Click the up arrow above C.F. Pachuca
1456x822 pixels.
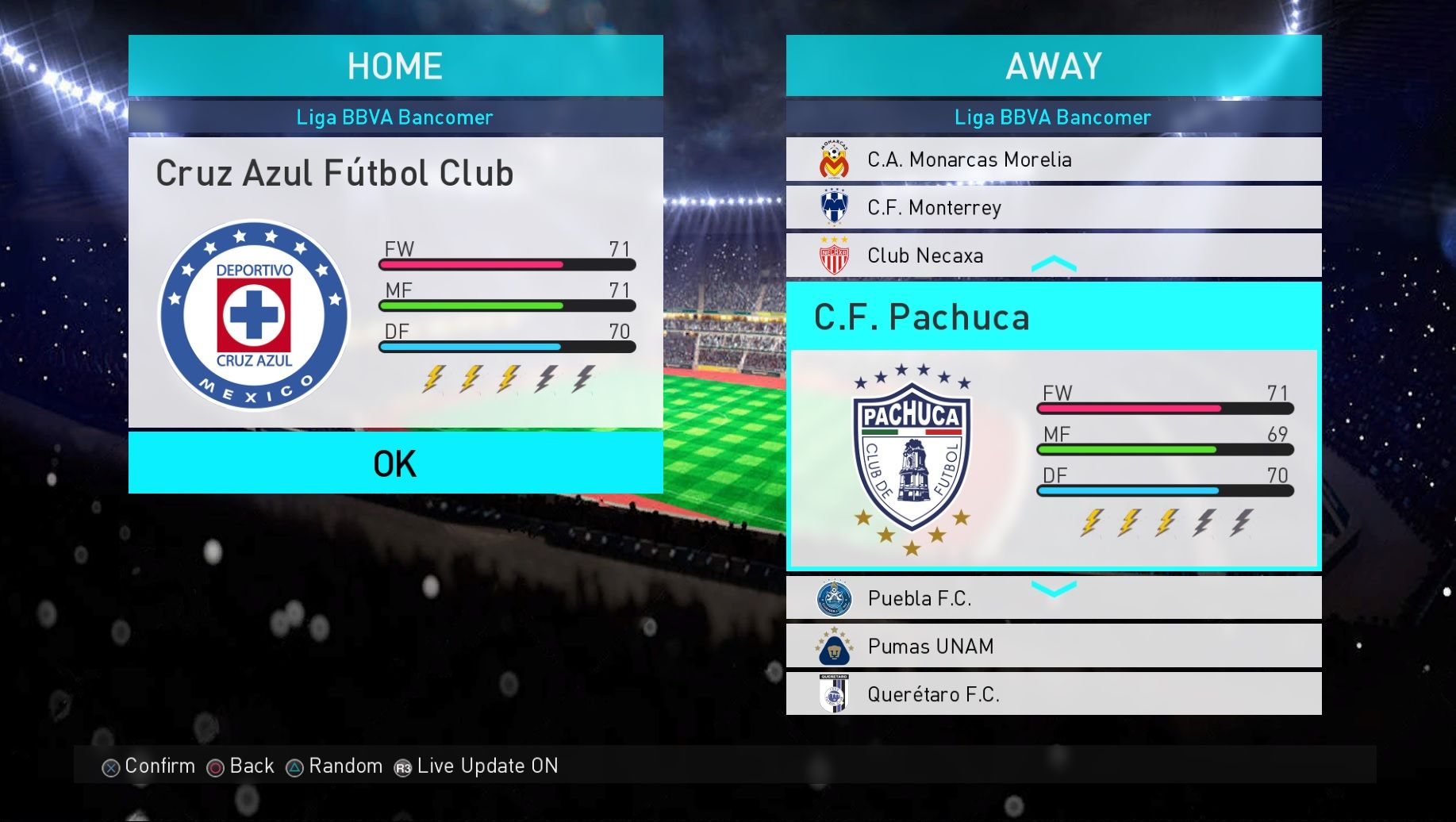[x=1054, y=263]
